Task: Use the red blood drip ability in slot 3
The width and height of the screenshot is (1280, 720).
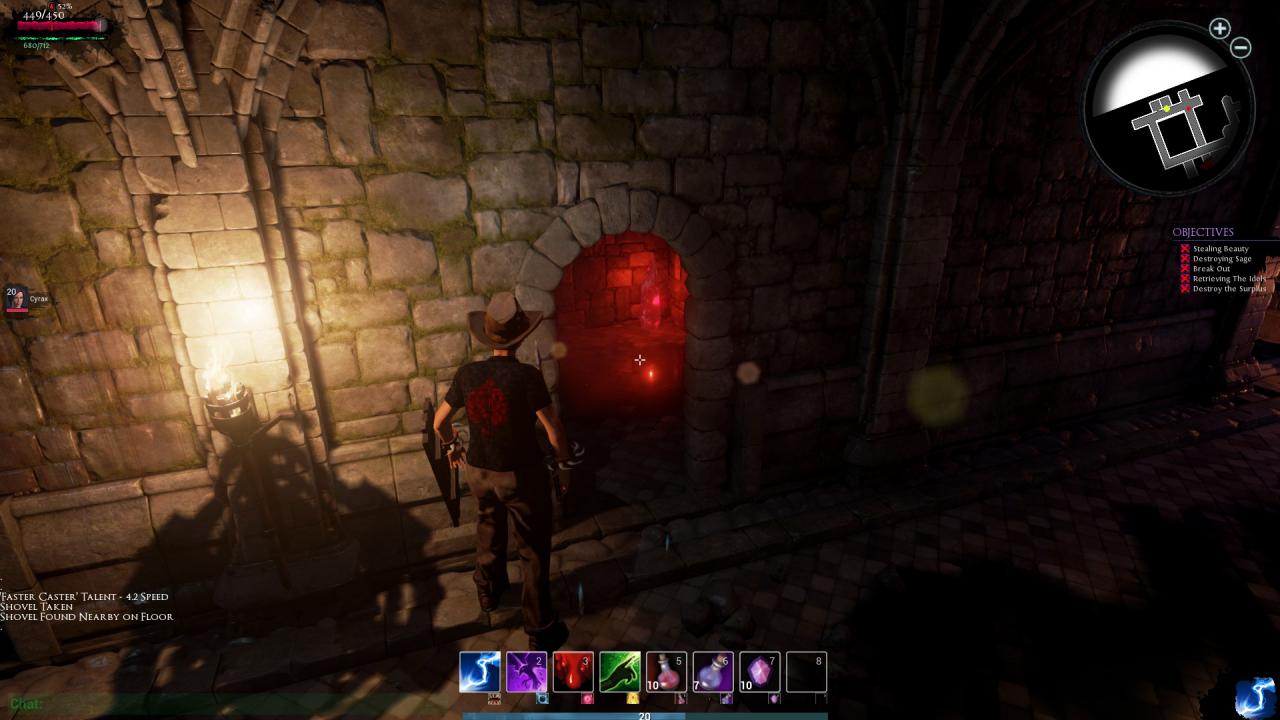Action: (573, 672)
